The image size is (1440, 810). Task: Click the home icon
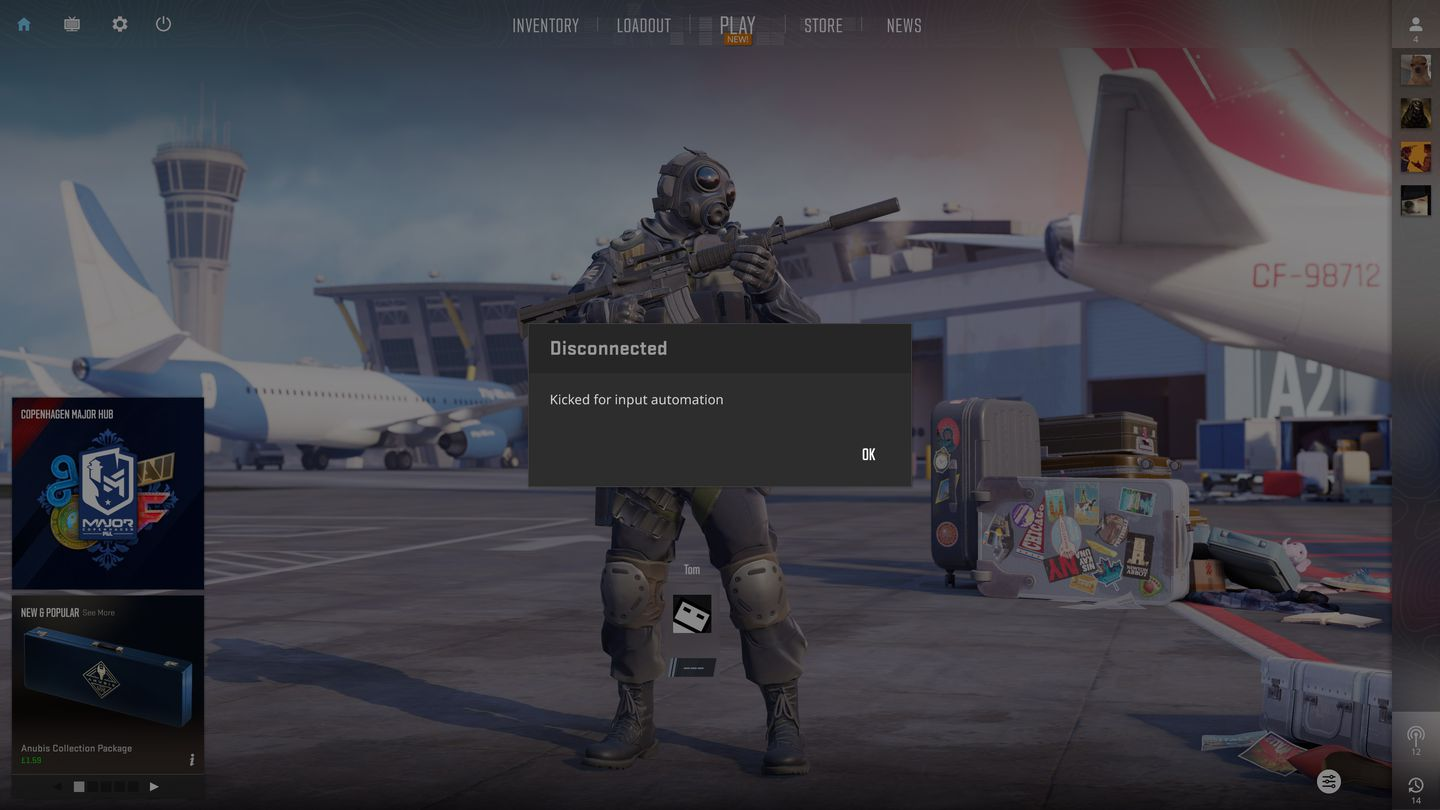pyautogui.click(x=24, y=24)
